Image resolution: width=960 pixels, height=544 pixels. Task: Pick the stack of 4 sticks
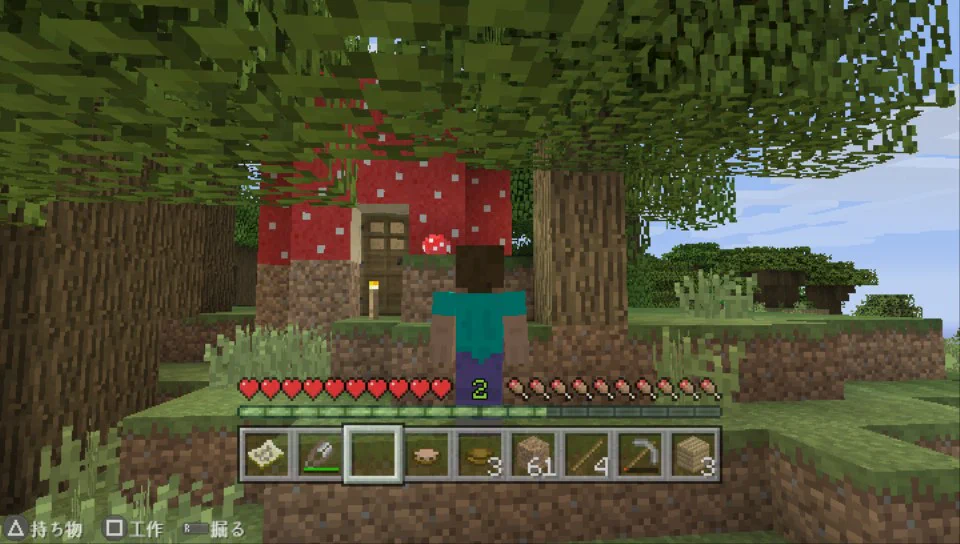point(589,455)
